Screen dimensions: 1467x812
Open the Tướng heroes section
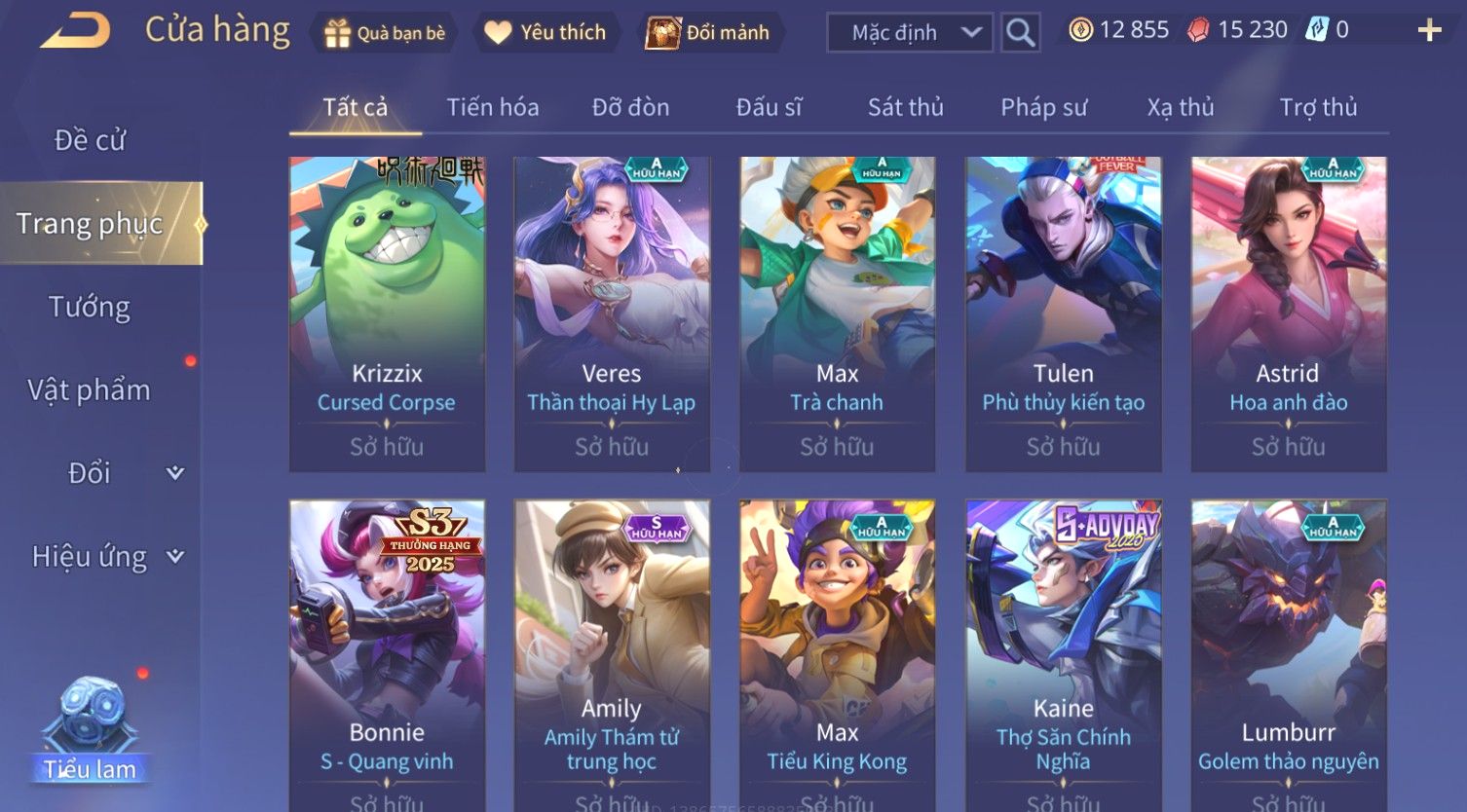(x=90, y=307)
